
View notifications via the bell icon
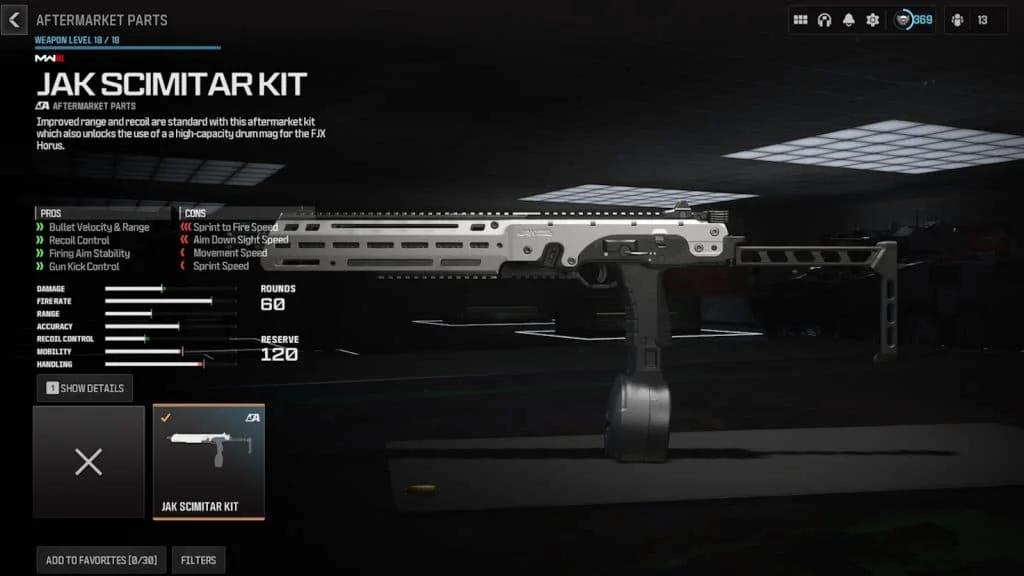pos(848,20)
